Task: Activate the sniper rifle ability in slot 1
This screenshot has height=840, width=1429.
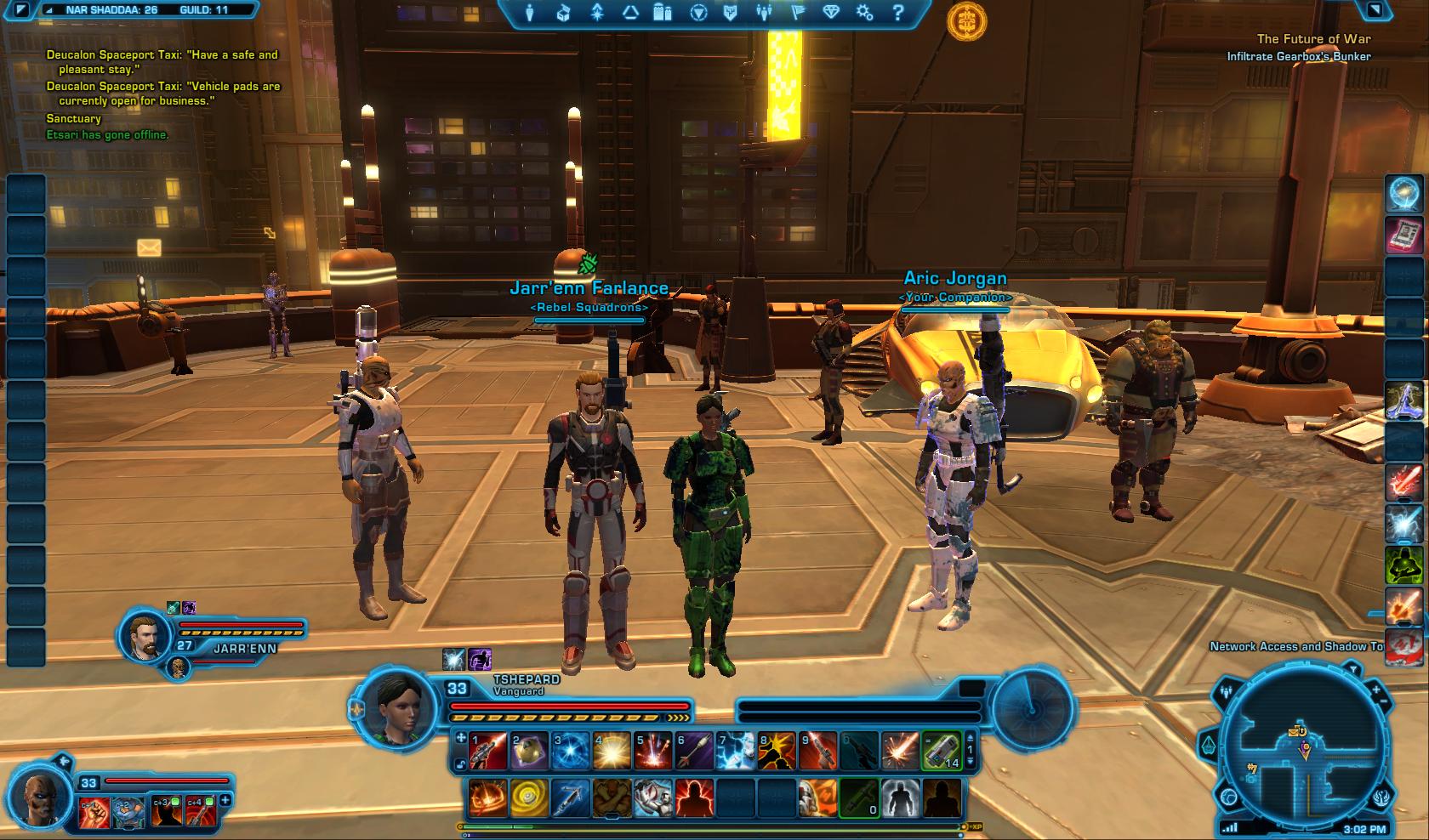Action: coord(487,752)
